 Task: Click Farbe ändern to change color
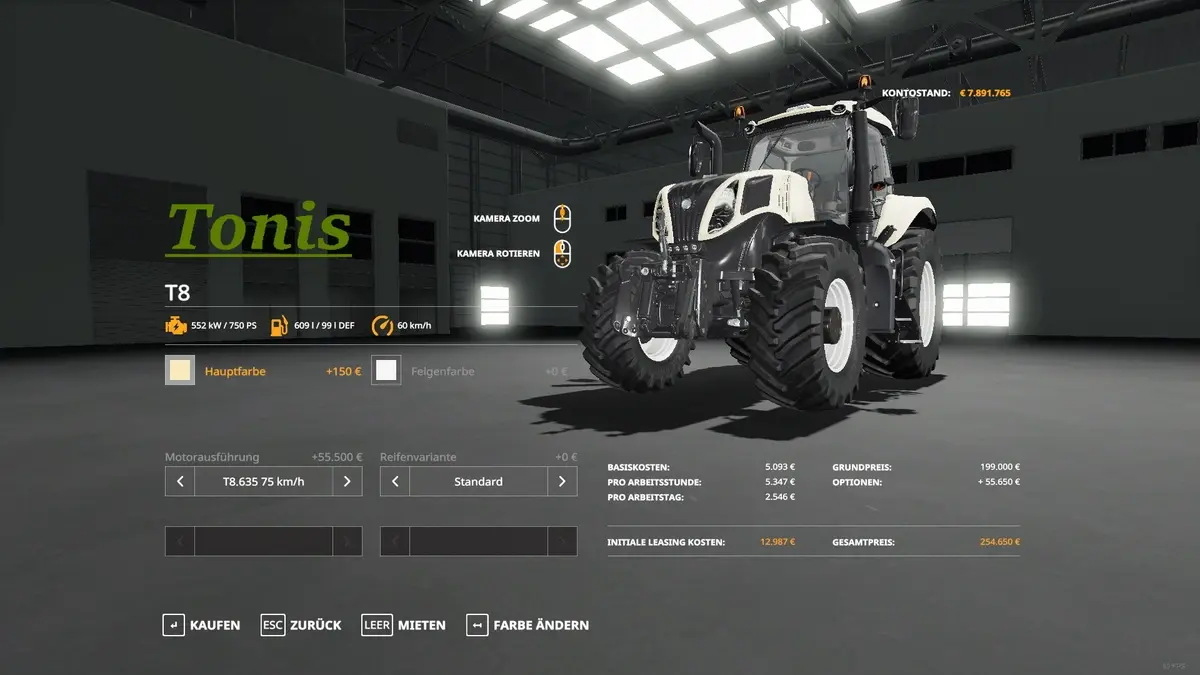tap(527, 625)
